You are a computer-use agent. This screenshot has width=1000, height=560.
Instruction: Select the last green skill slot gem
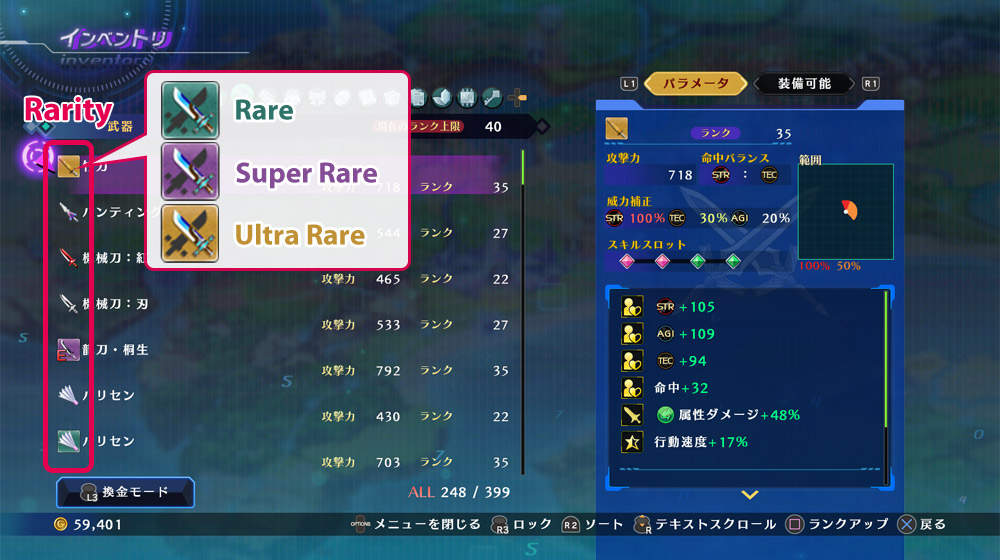[733, 262]
